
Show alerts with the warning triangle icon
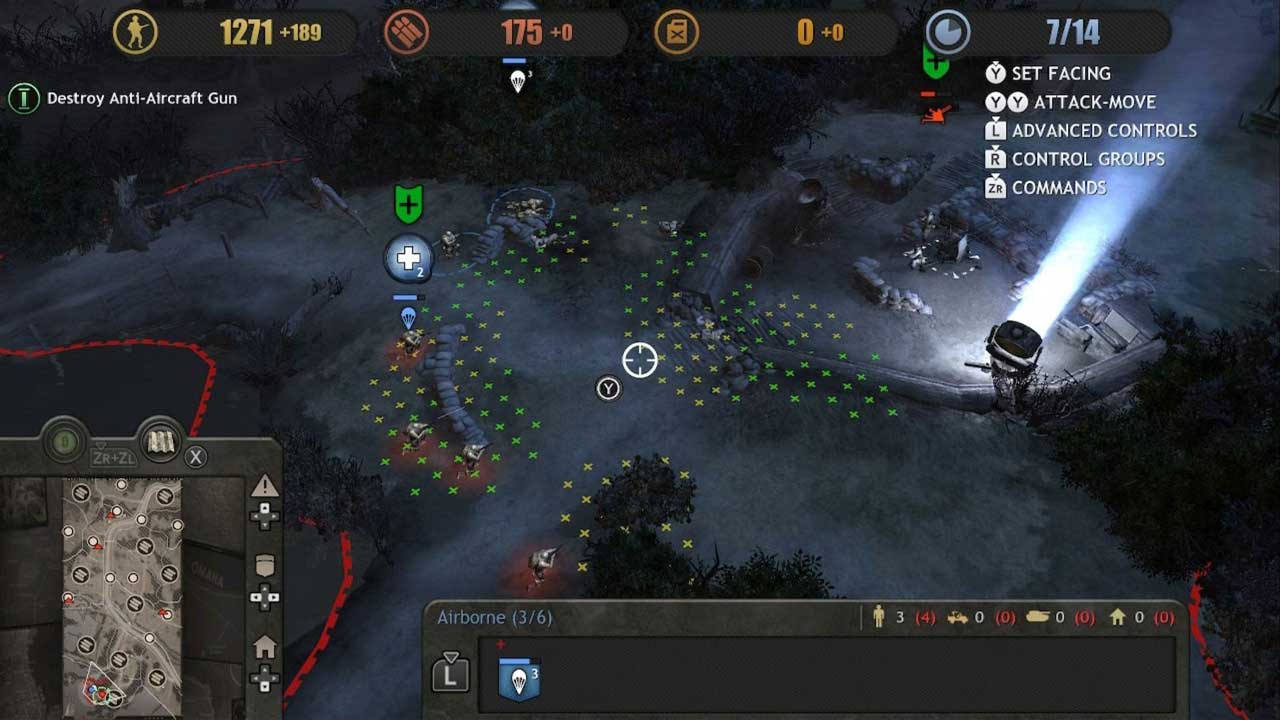(x=265, y=487)
